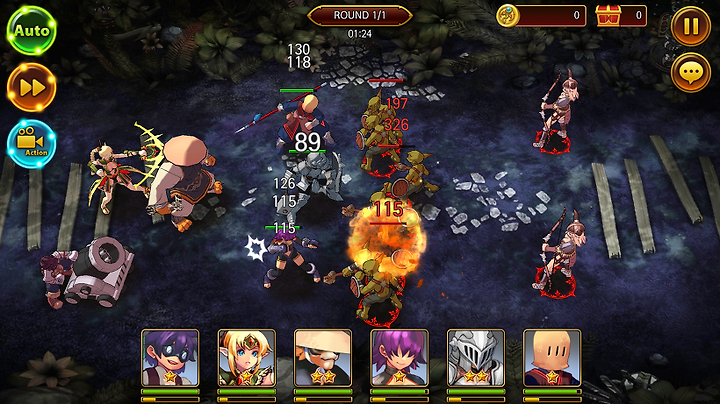Toggle the green Auto battle button
720x404 pixels.
31,30
